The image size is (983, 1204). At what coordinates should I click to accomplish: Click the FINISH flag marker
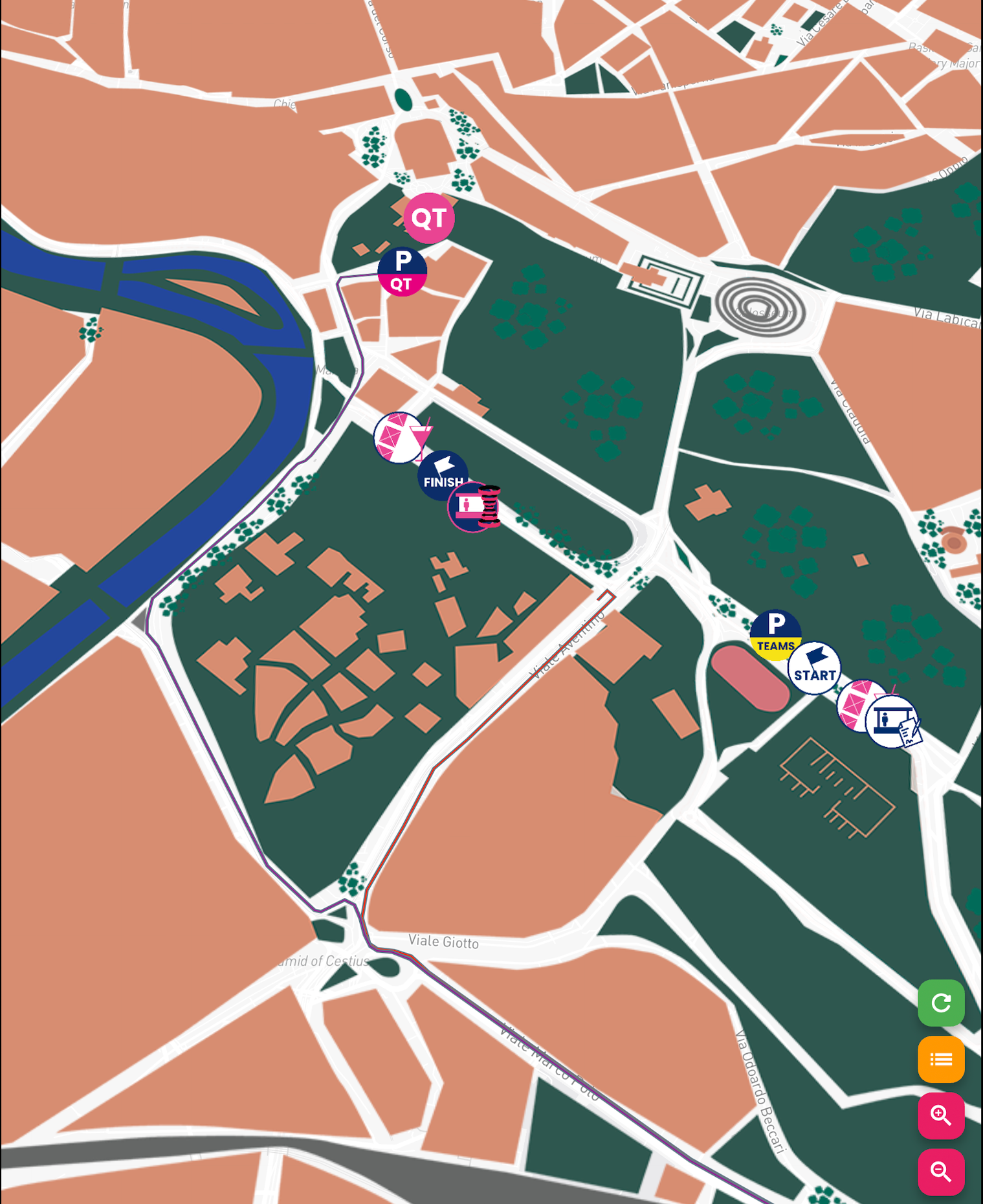[444, 474]
